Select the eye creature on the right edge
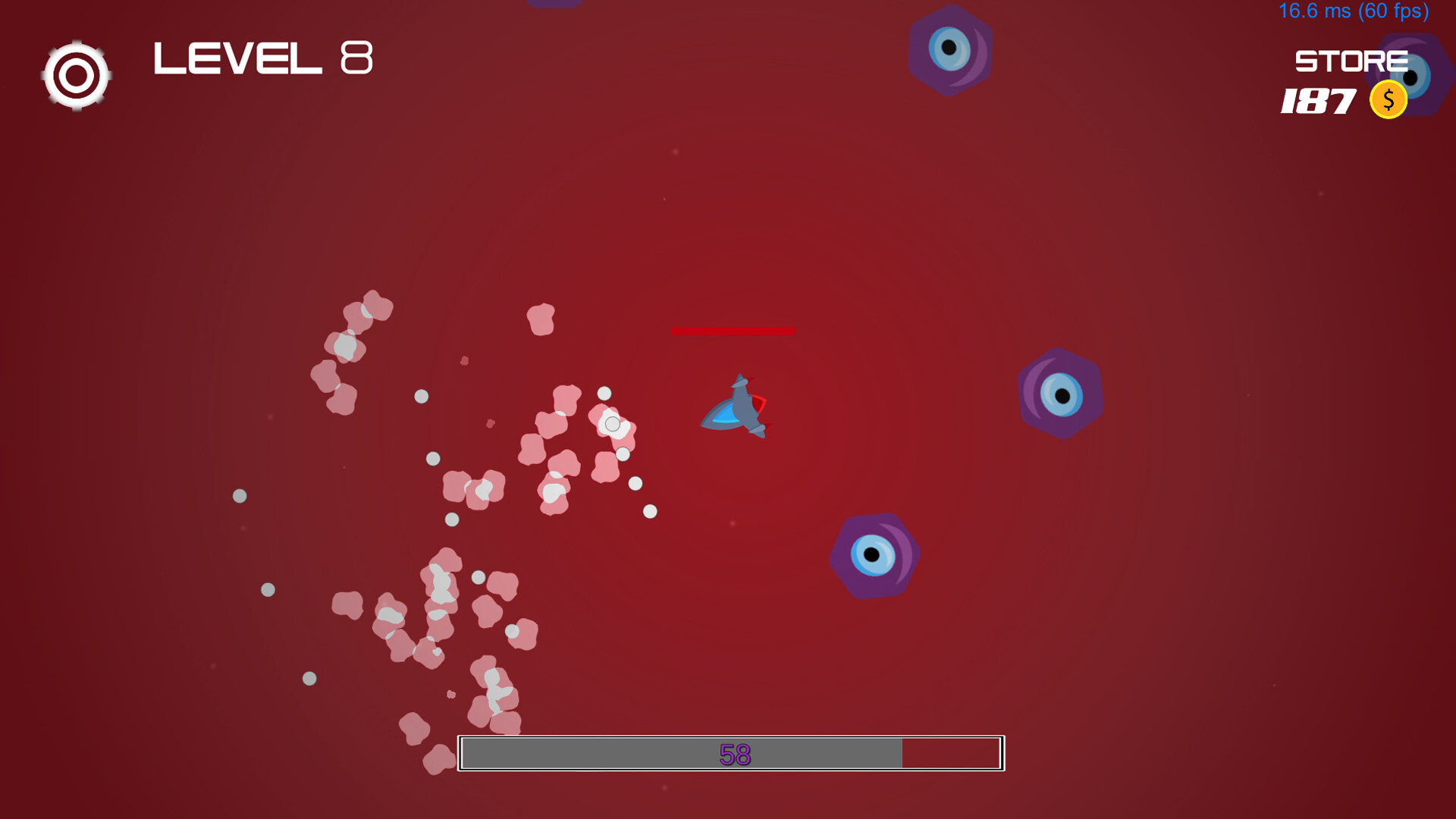The width and height of the screenshot is (1456, 819). pyautogui.click(x=1060, y=393)
